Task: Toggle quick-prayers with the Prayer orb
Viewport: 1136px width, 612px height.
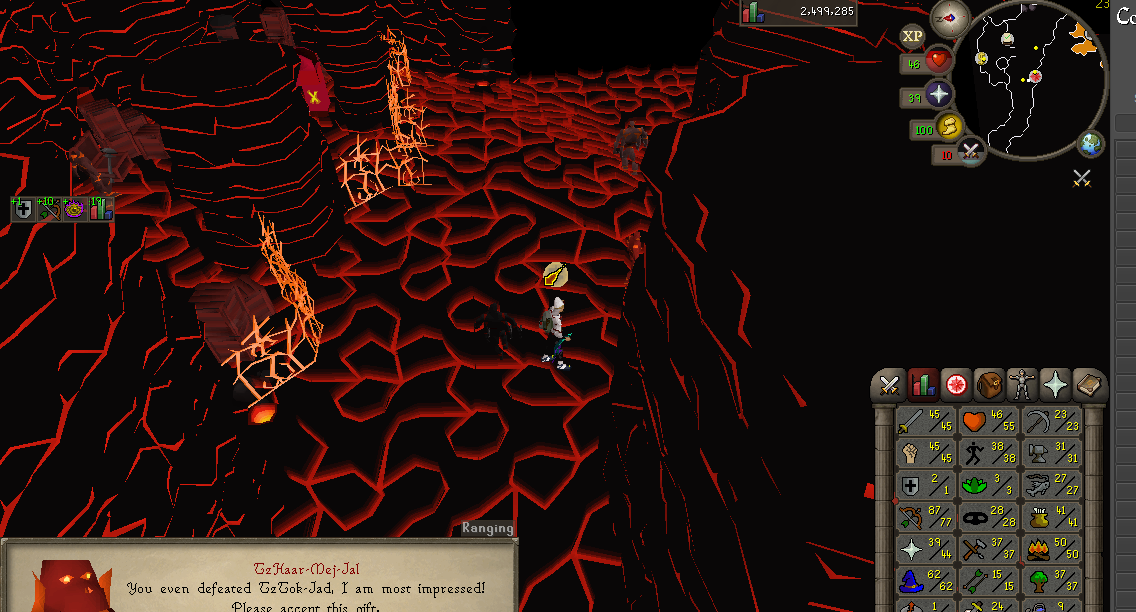Action: click(938, 95)
